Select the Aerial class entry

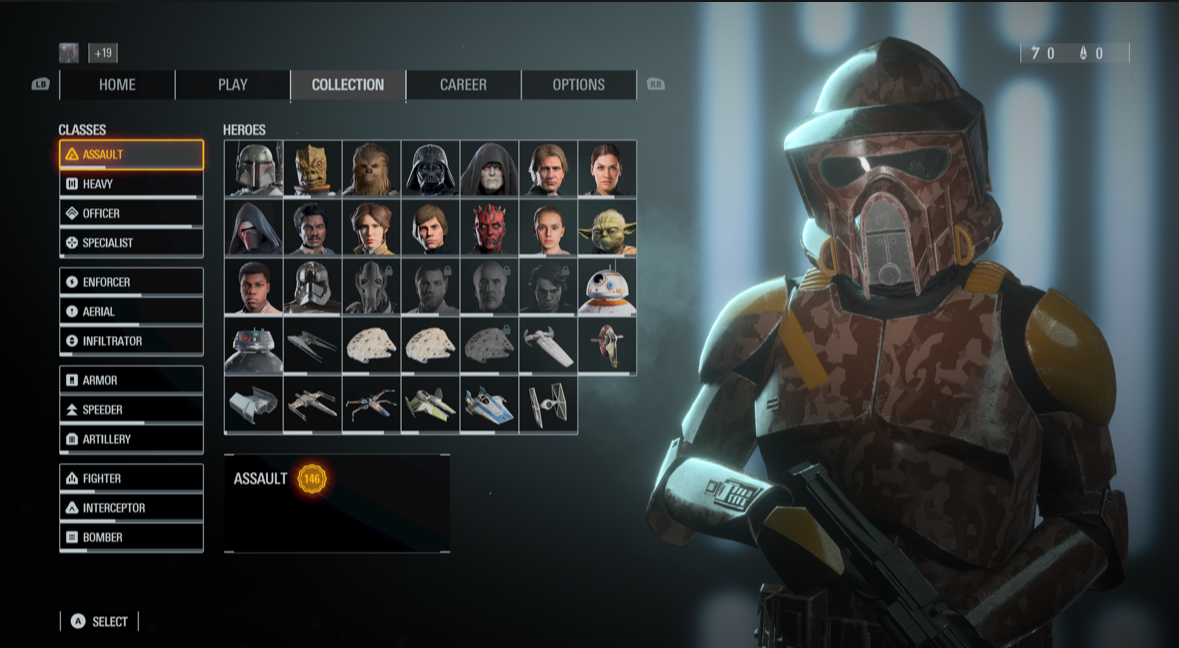coord(131,311)
